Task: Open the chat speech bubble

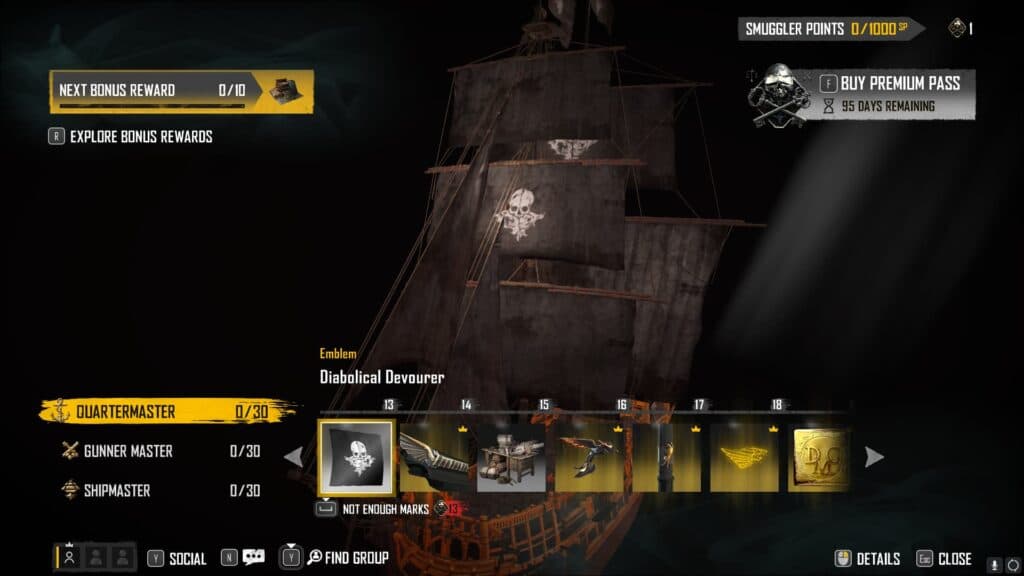Action: pyautogui.click(x=253, y=557)
